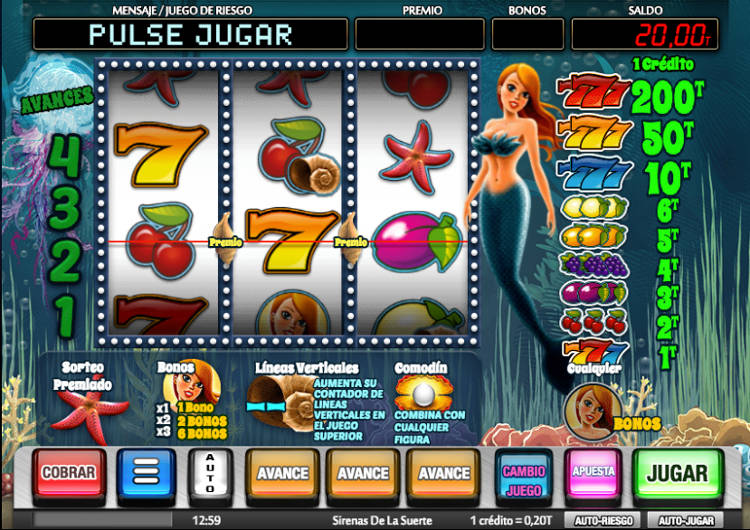The image size is (750, 530).
Task: Activate the AUTO-JUGAR option
Action: (x=684, y=521)
